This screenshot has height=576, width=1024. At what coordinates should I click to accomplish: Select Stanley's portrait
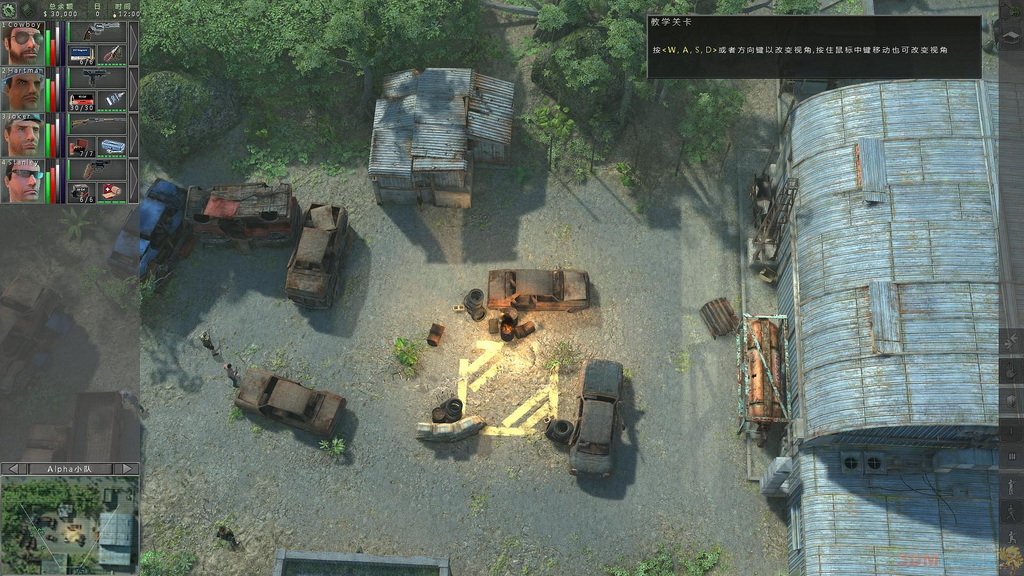click(21, 182)
